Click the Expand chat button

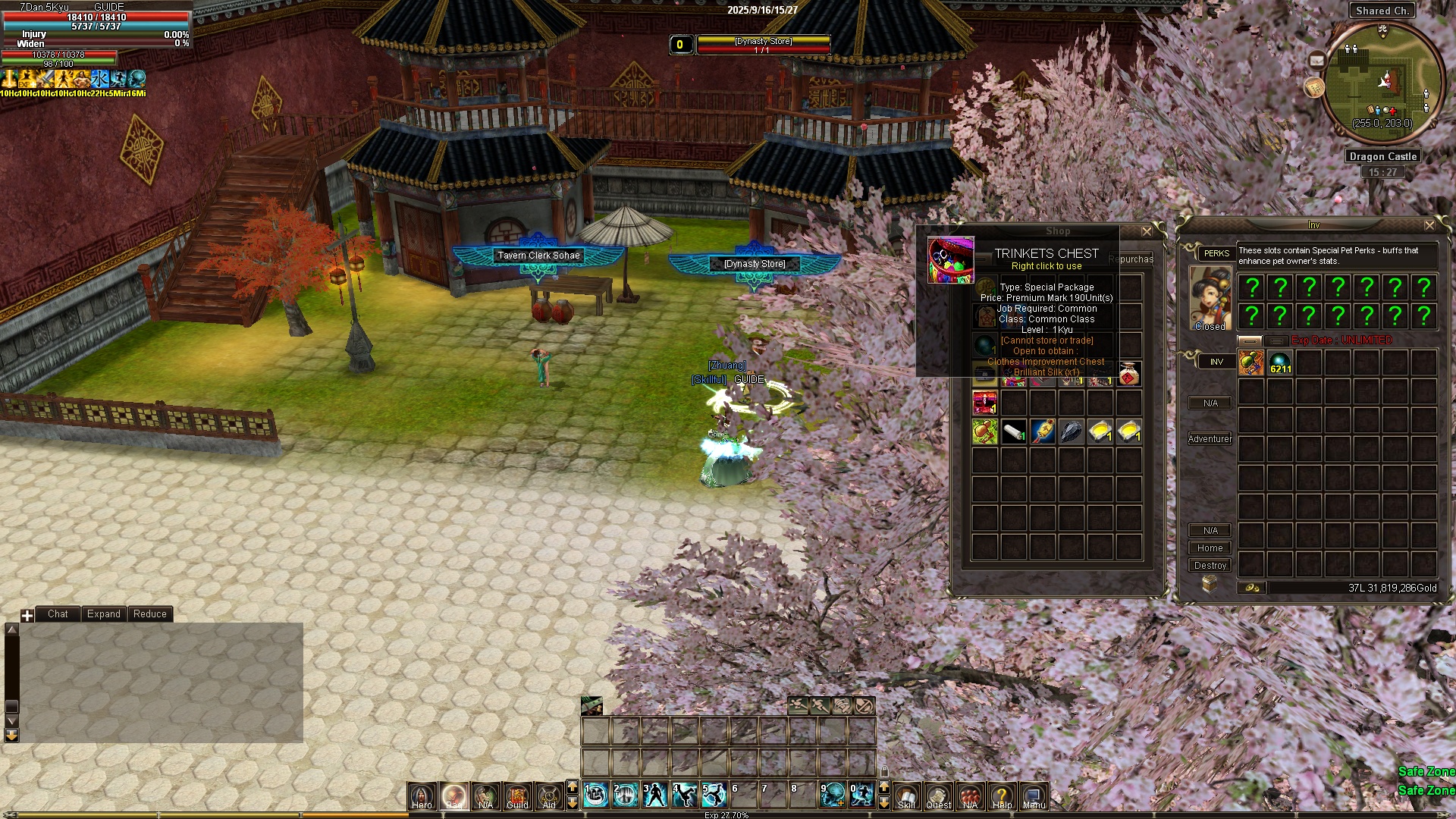pyautogui.click(x=103, y=614)
